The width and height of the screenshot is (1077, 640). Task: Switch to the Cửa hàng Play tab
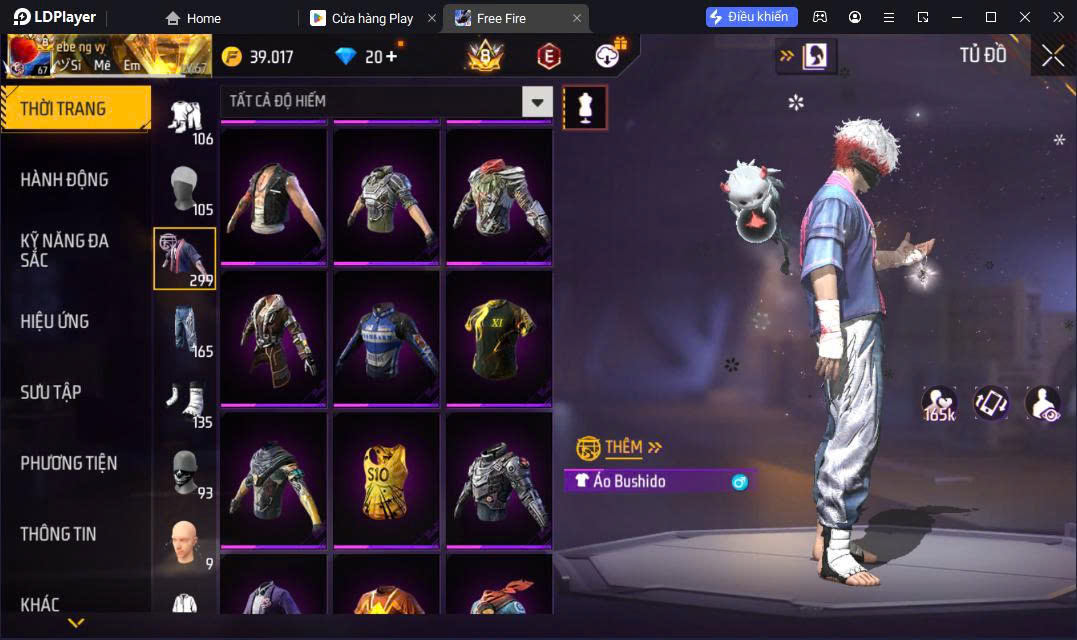pyautogui.click(x=372, y=18)
